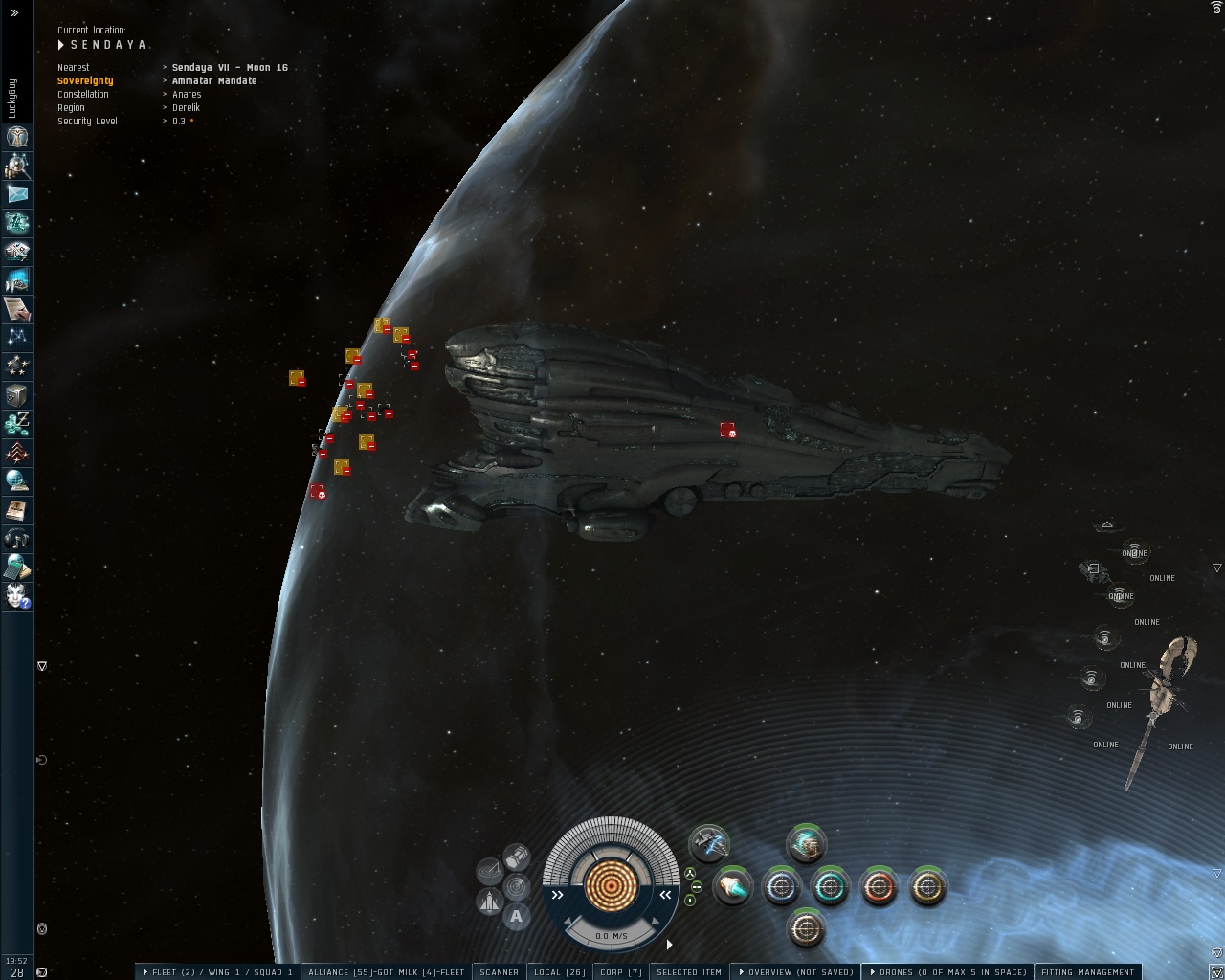Open Fitting Management

click(x=1087, y=971)
